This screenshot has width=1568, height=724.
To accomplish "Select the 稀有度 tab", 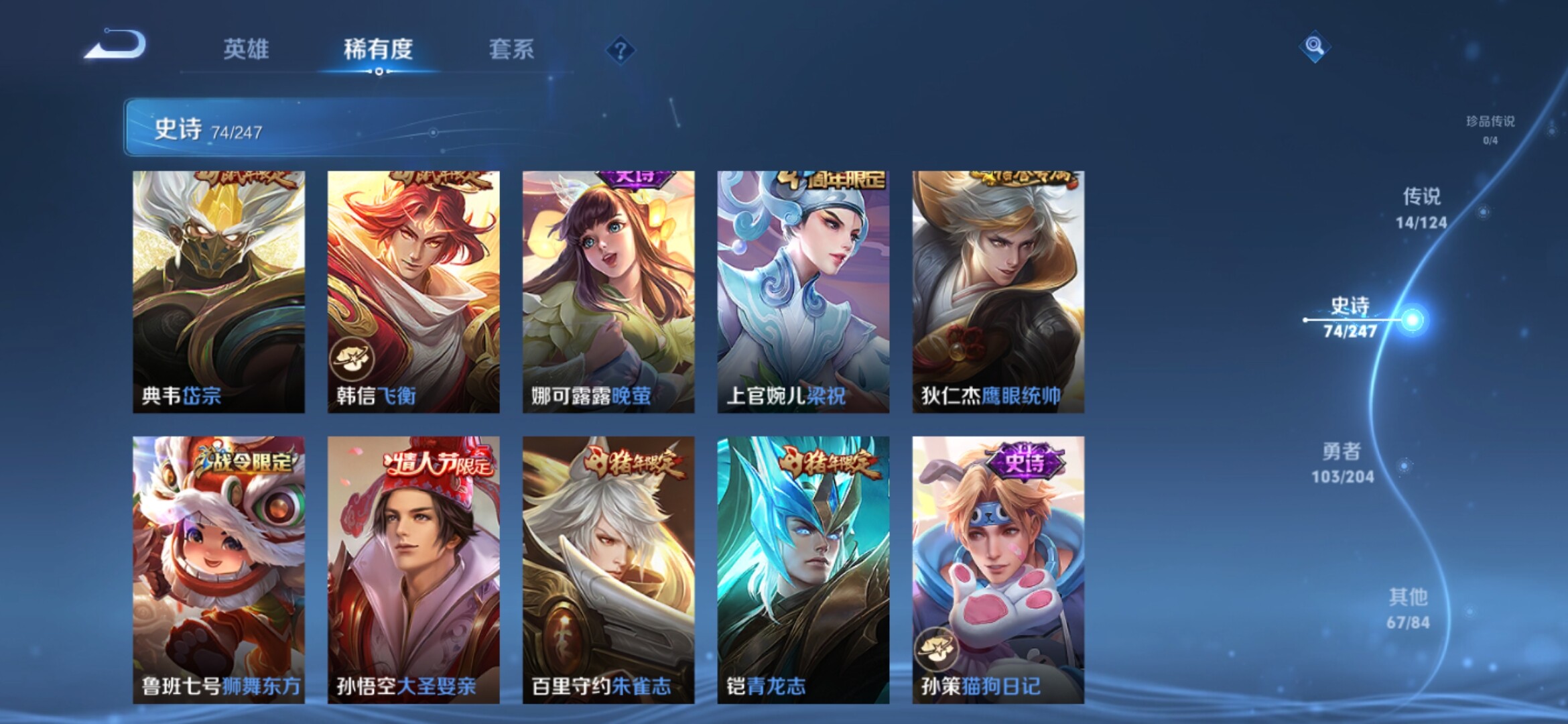I will pos(378,49).
